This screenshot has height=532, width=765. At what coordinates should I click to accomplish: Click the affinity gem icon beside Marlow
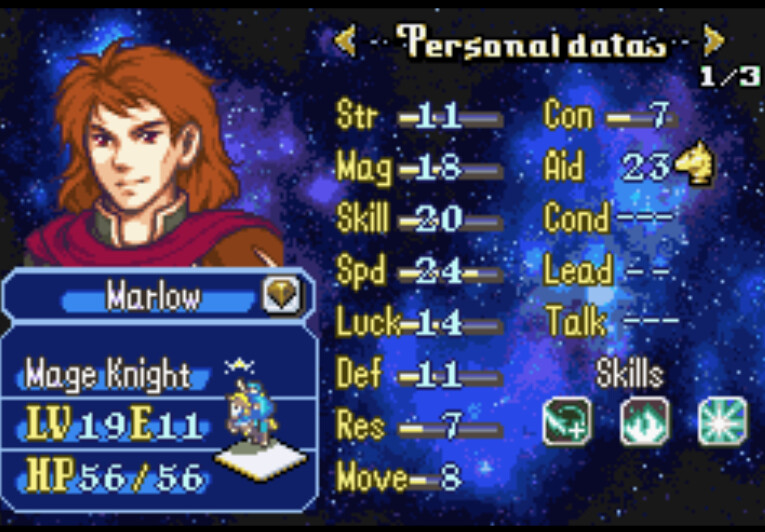[x=281, y=295]
